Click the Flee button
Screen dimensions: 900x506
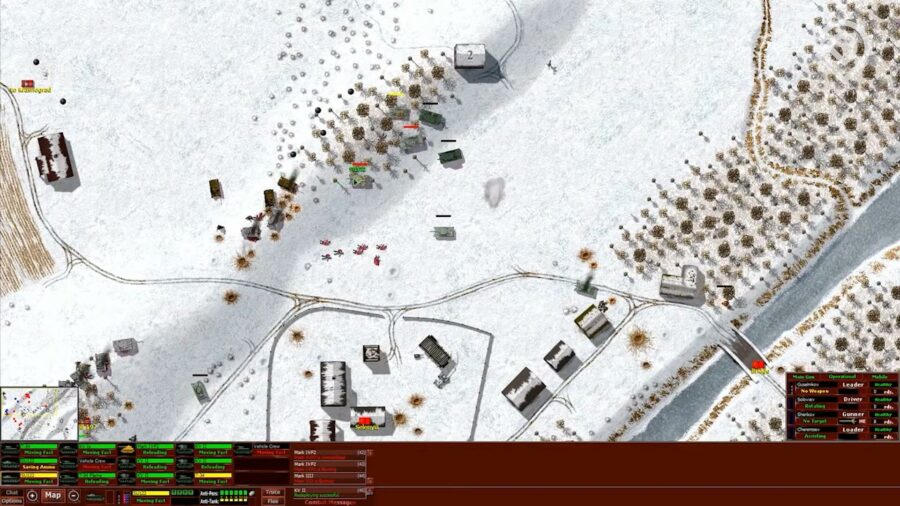click(272, 500)
